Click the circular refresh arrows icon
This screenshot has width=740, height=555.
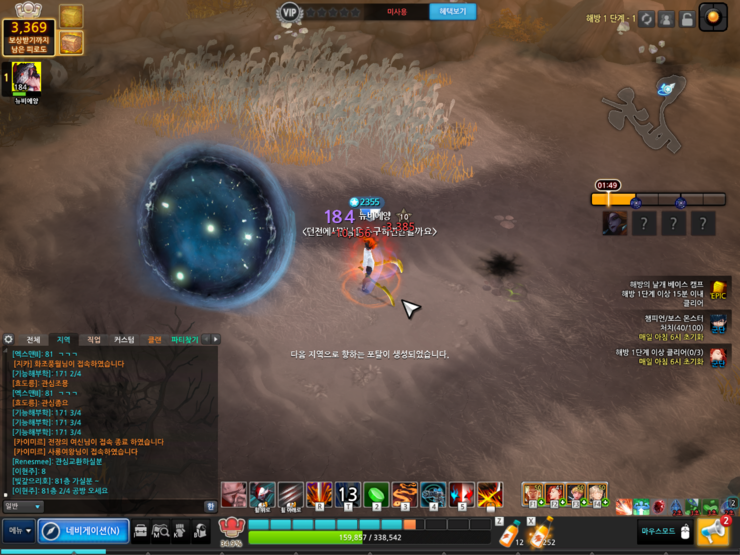[x=647, y=19]
